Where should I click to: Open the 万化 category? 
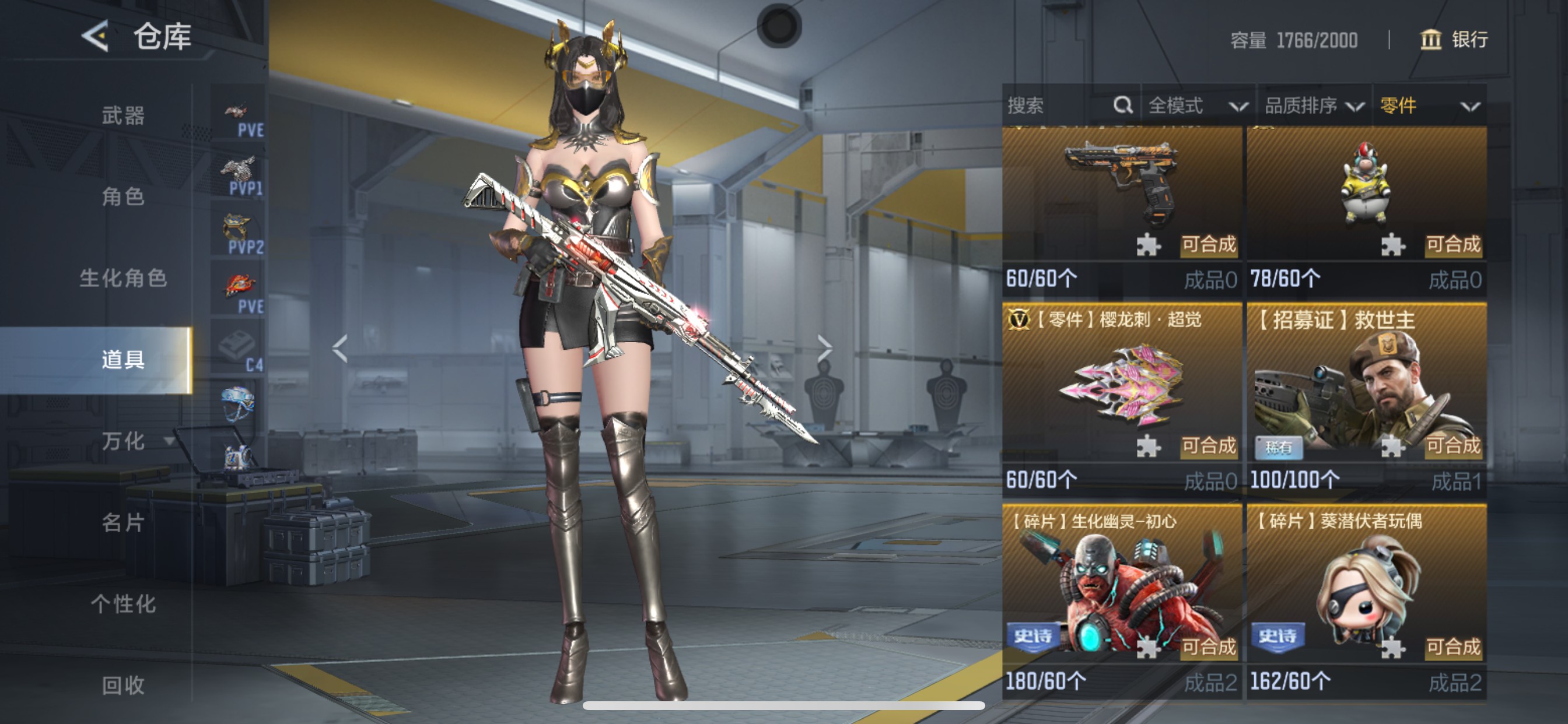click(124, 441)
